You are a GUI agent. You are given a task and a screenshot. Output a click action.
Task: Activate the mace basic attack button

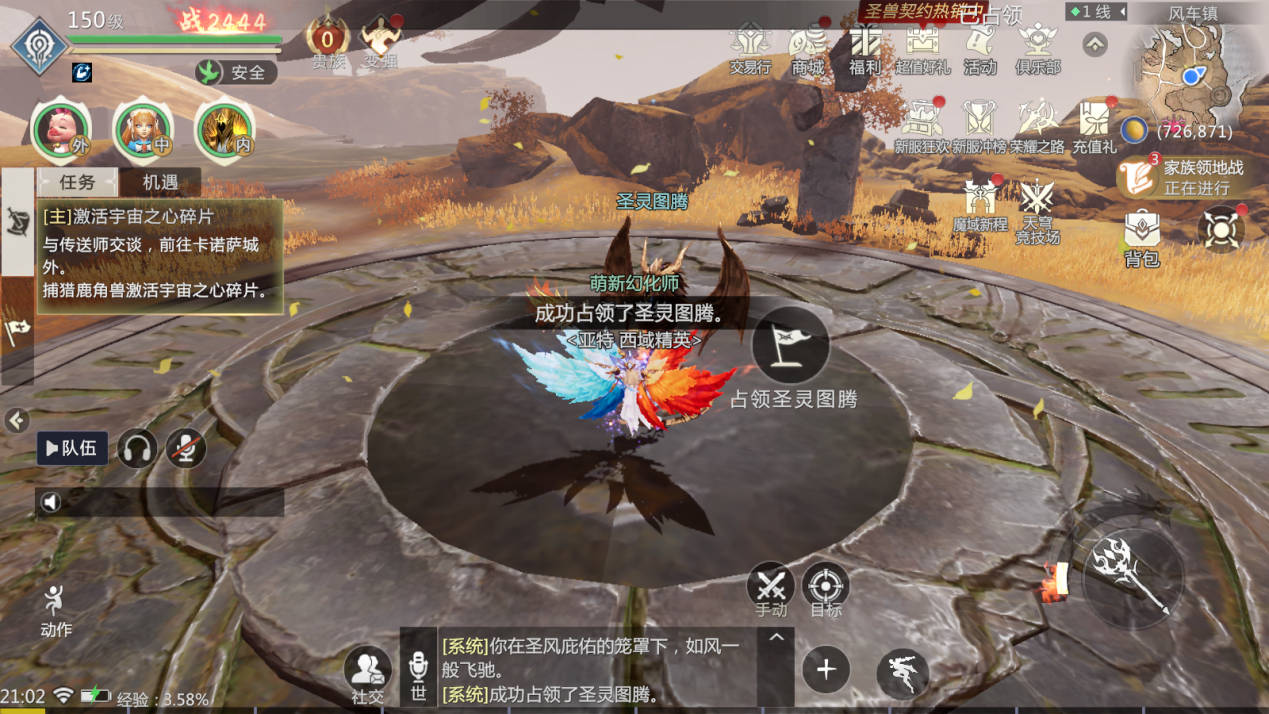pyautogui.click(x=1133, y=576)
